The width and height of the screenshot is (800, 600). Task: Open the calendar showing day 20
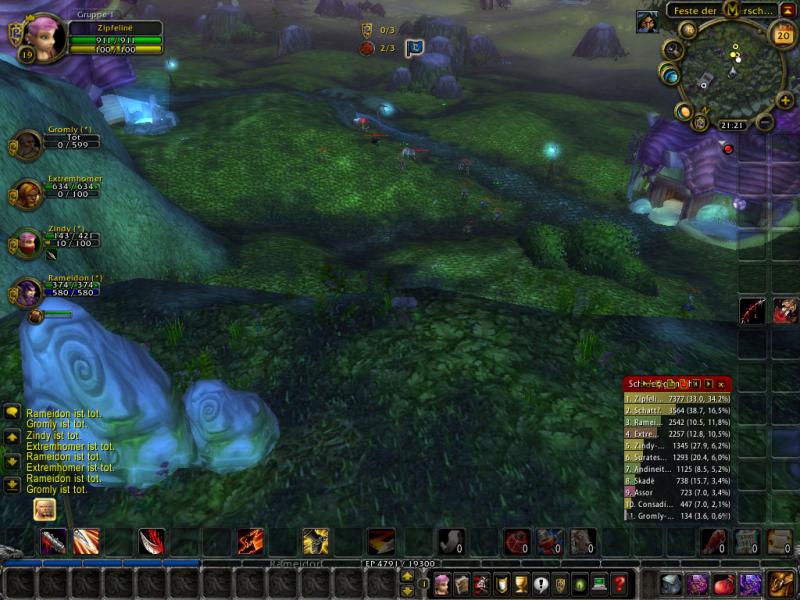[781, 34]
